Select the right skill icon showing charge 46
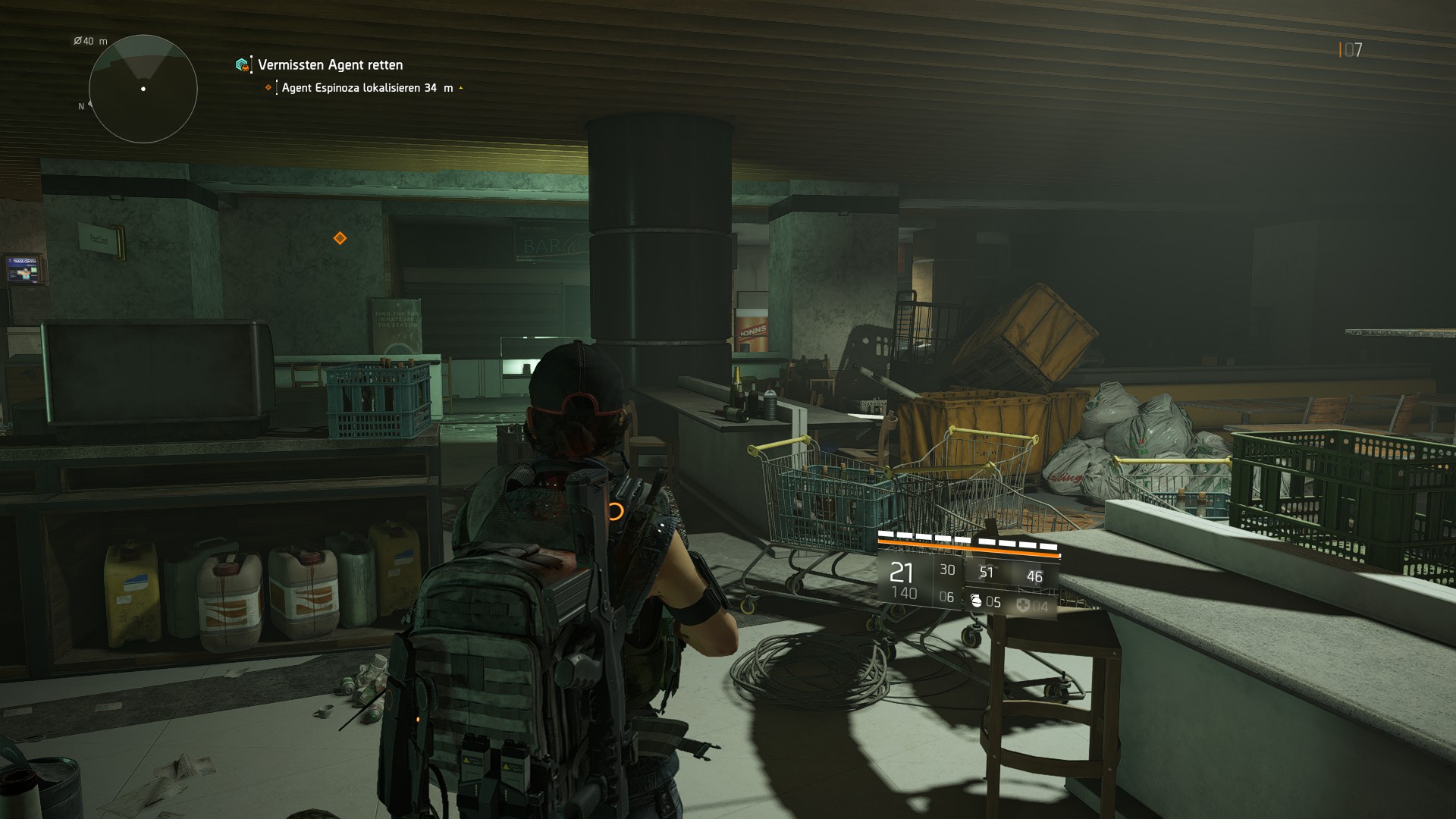1456x819 pixels. point(1035,576)
